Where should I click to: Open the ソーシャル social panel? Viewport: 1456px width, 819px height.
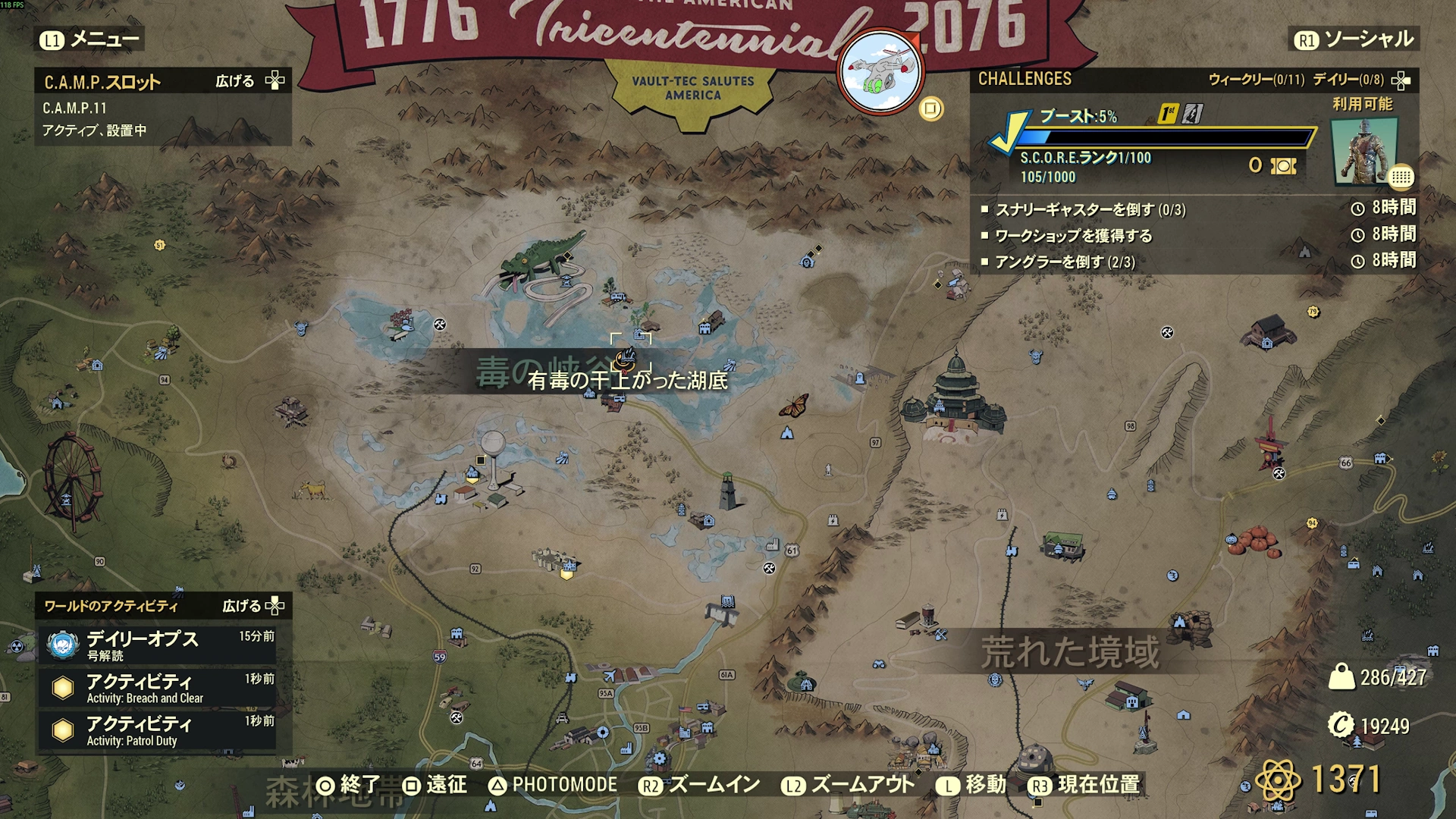1354,39
